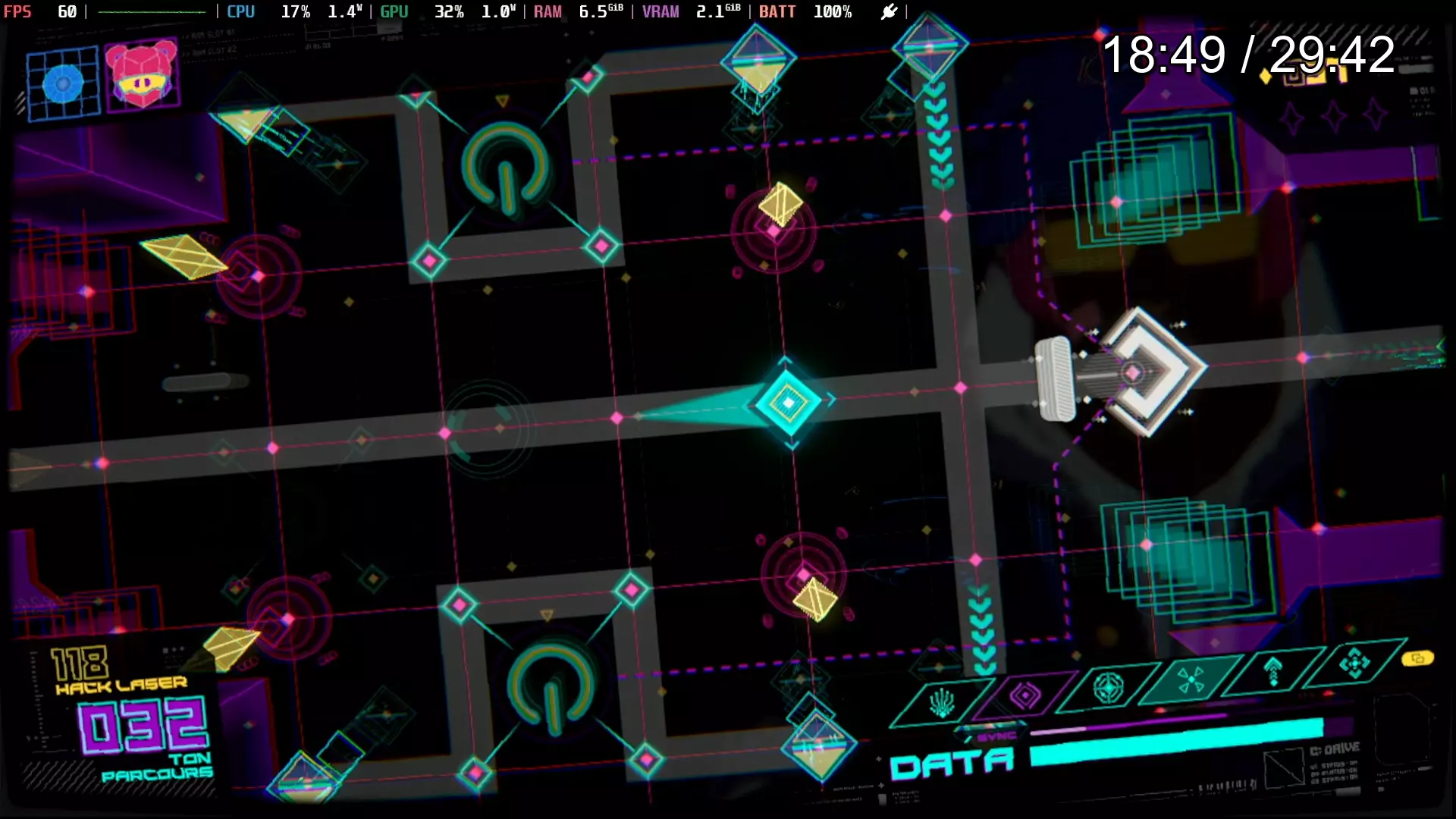Screen dimensions: 1456x819
Task: Activate the purple concentric diamond ability
Action: (1025, 695)
